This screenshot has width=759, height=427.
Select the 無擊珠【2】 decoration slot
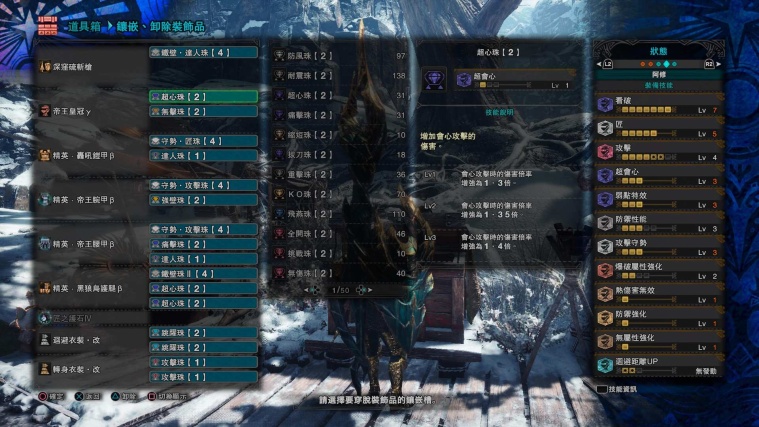tap(203, 111)
